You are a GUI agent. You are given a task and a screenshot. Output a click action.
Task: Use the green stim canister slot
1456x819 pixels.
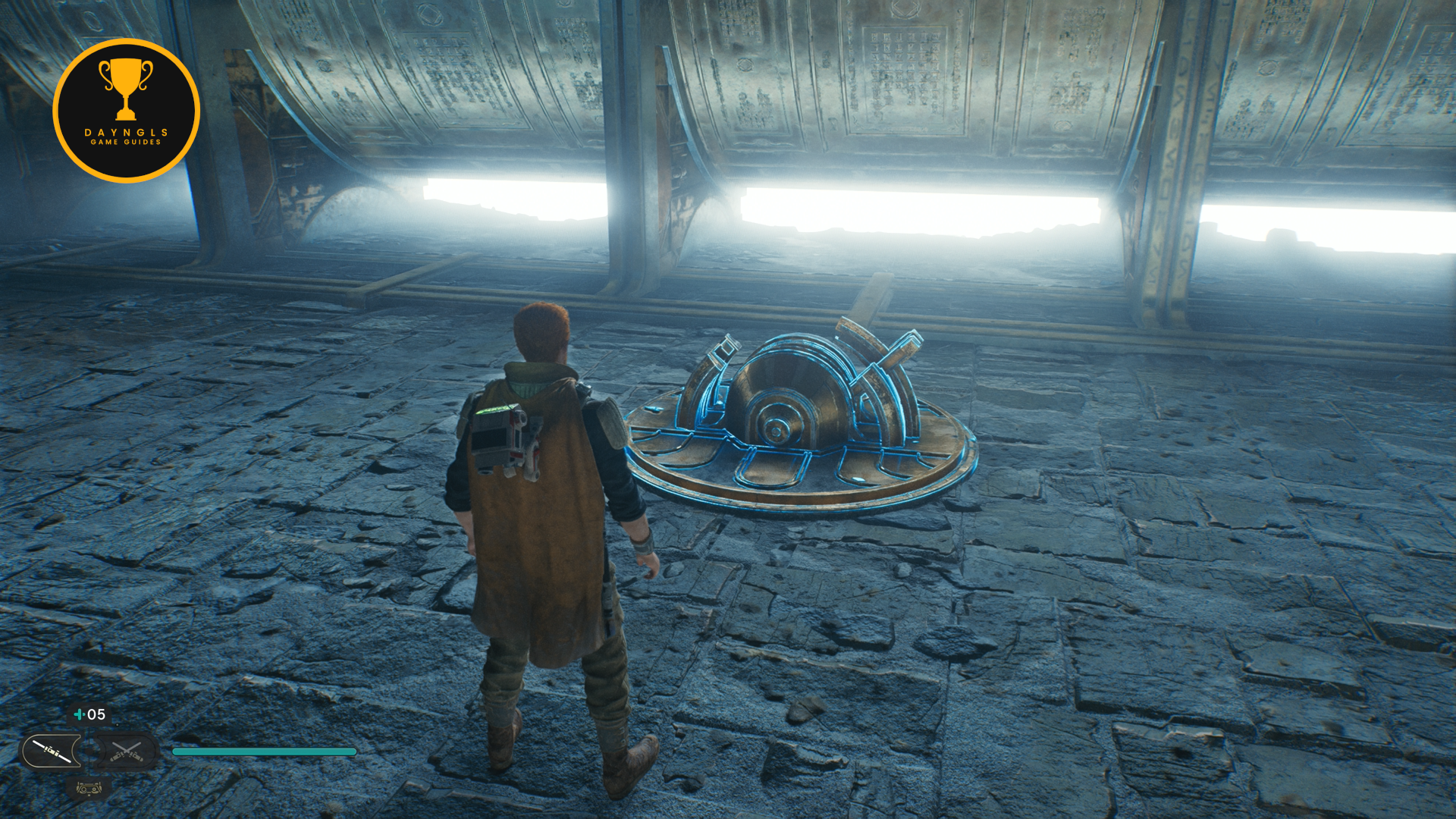89,714
